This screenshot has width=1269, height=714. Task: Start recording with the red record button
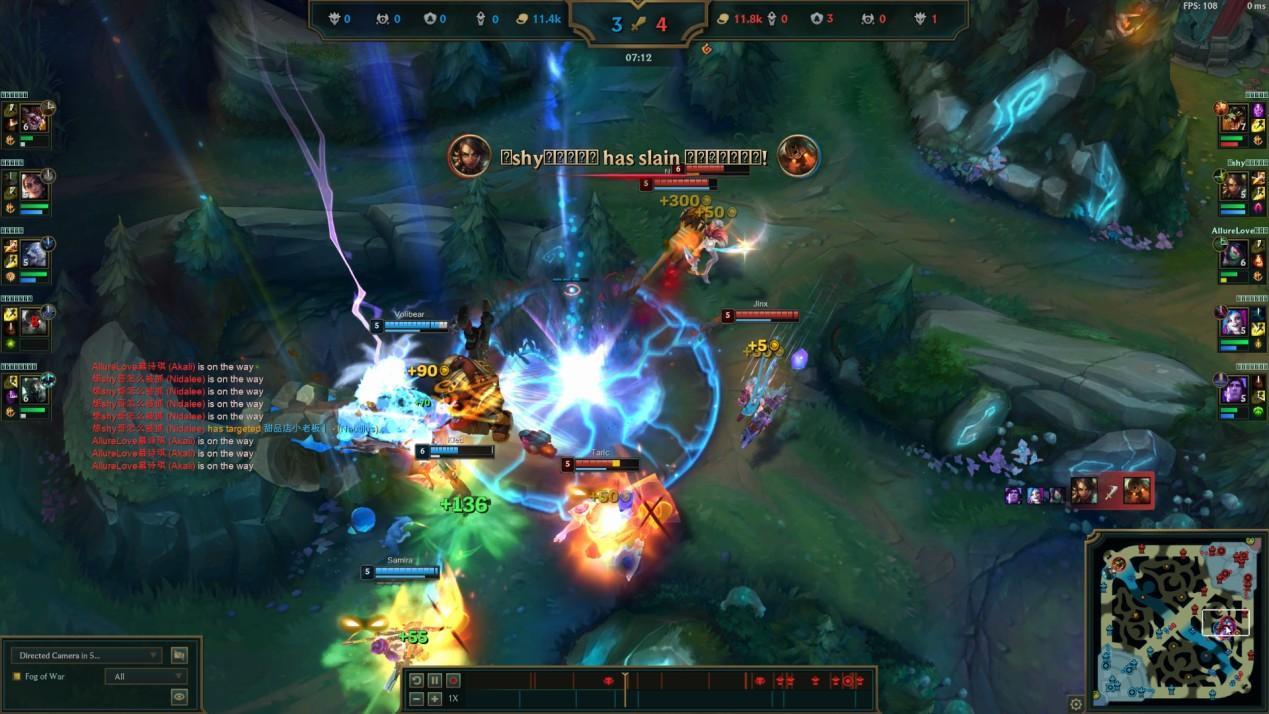pyautogui.click(x=453, y=680)
